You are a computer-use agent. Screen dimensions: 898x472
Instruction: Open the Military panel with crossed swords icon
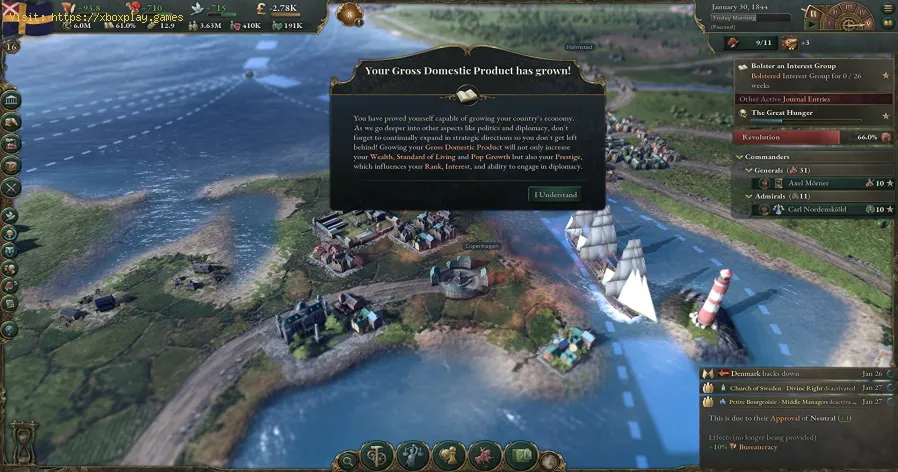pos(11,186)
